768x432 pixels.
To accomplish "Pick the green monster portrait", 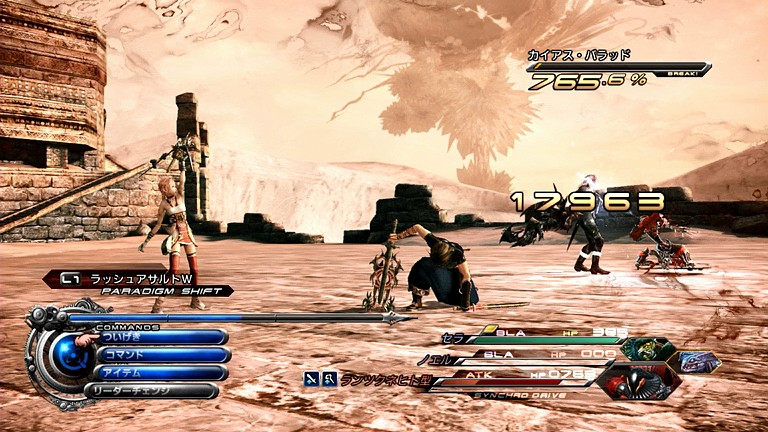I will point(645,349).
